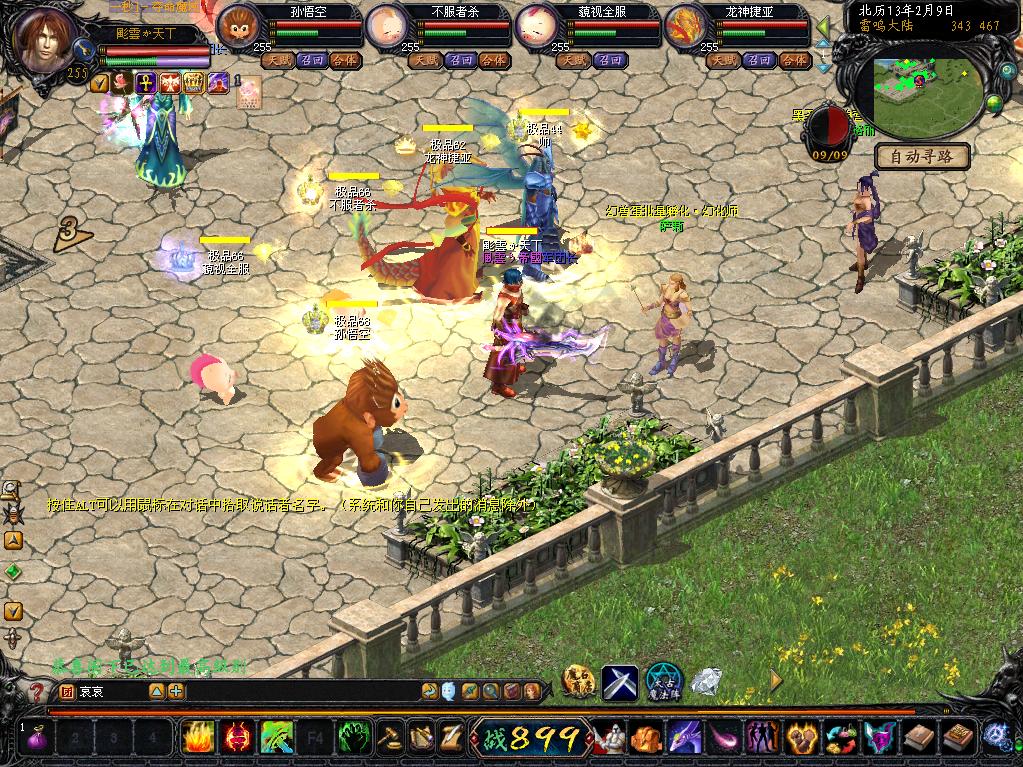Collapse the pet panel with green arrow
The width and height of the screenshot is (1023, 767).
point(824,27)
